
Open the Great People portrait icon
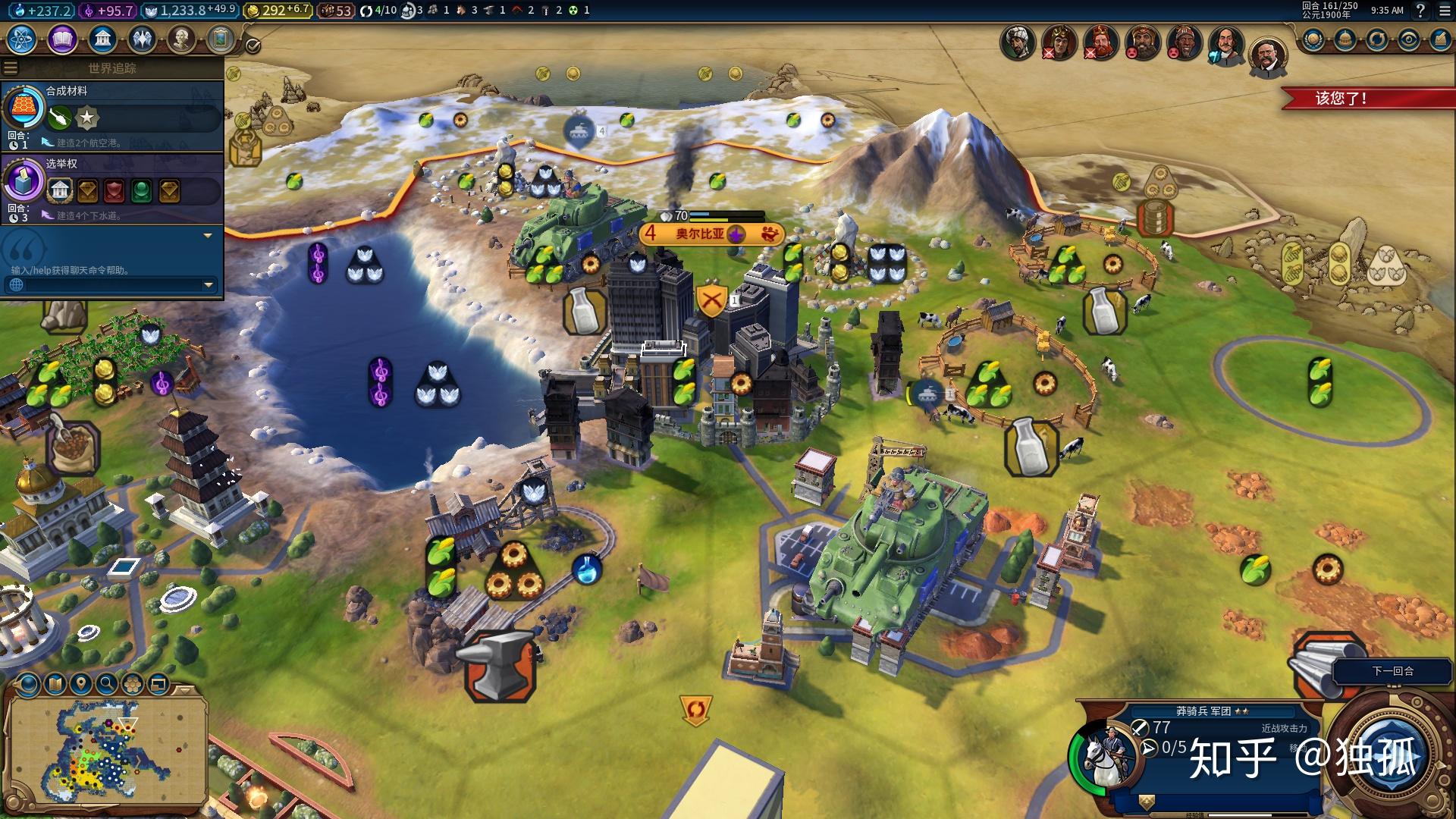181,38
